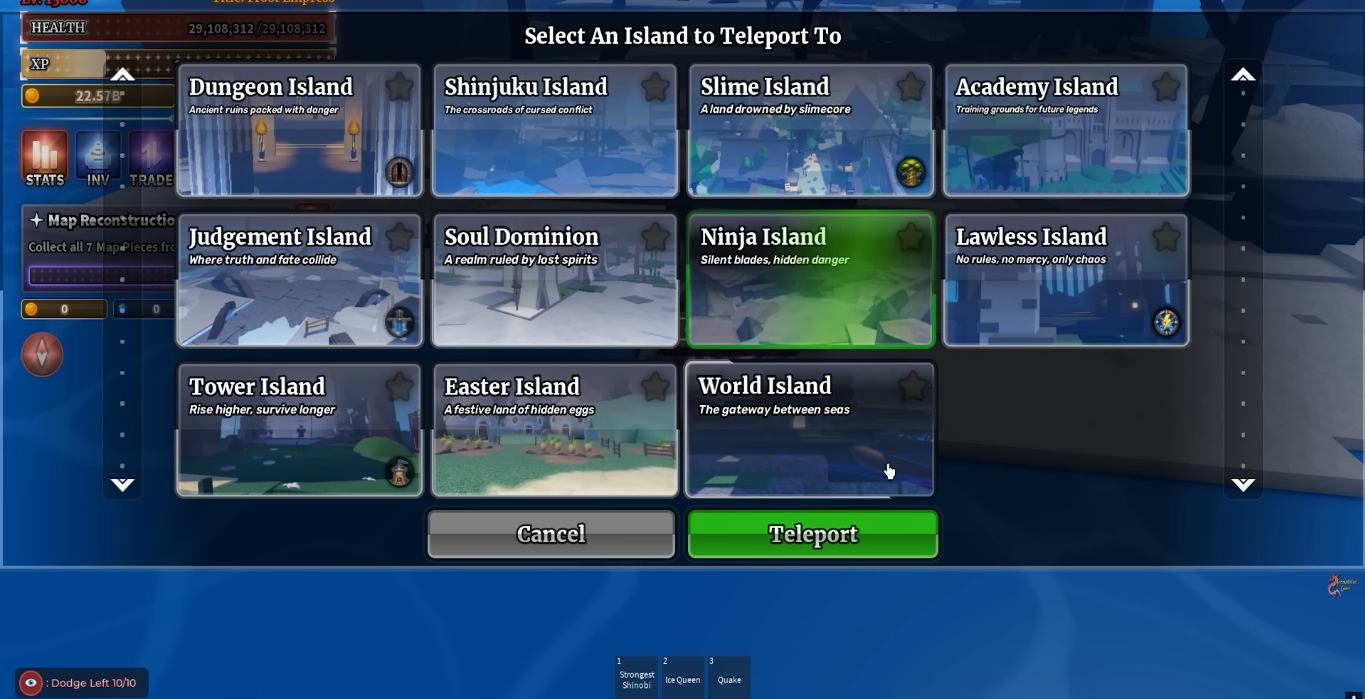Viewport: 1365px width, 699px height.
Task: Click the highlighted Ninja Island tile
Action: pyautogui.click(x=810, y=290)
